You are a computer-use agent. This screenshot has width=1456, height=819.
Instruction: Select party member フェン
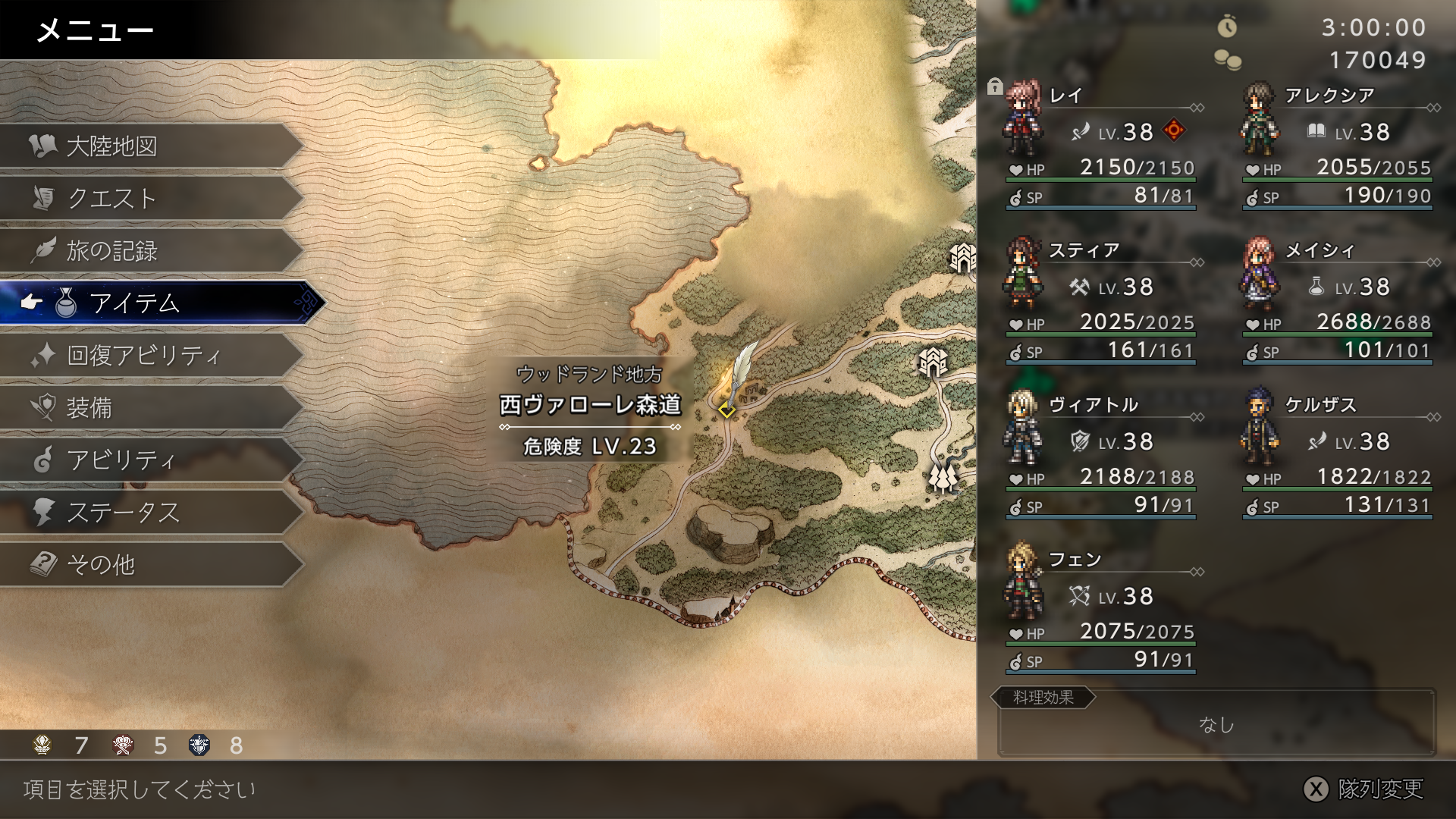(x=1101, y=608)
